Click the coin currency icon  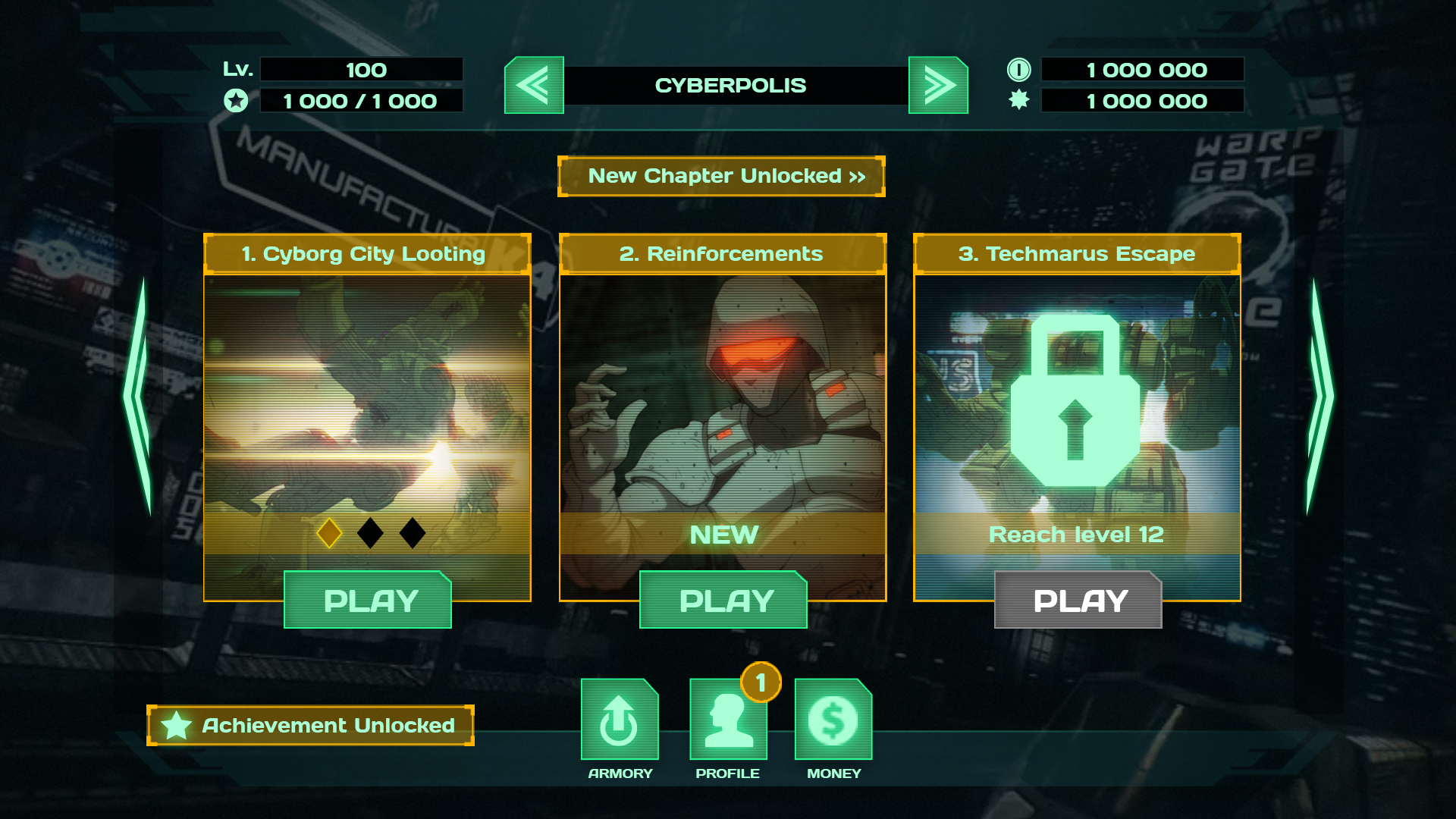click(x=1020, y=69)
